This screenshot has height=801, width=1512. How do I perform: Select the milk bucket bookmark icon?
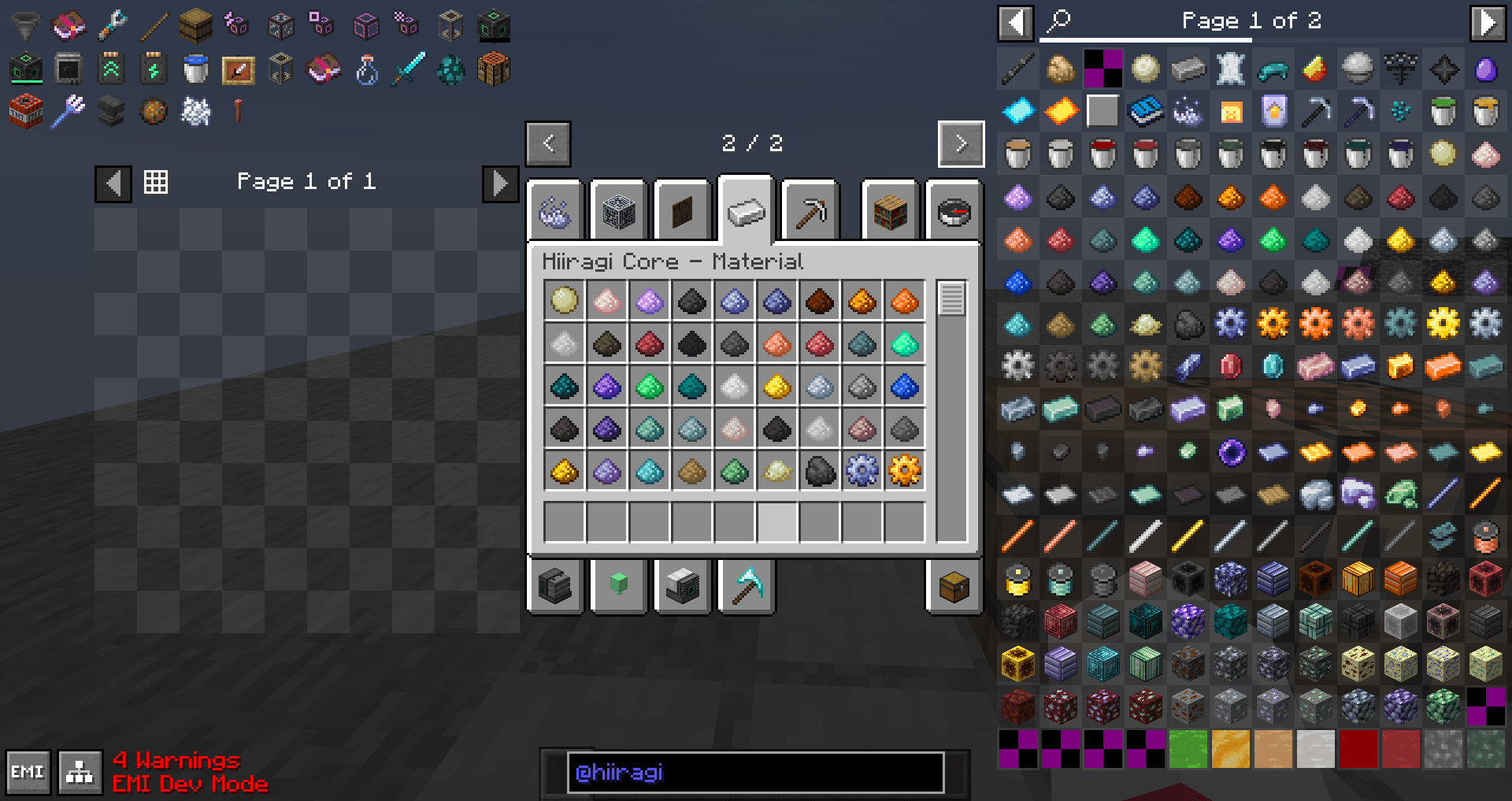coord(196,69)
